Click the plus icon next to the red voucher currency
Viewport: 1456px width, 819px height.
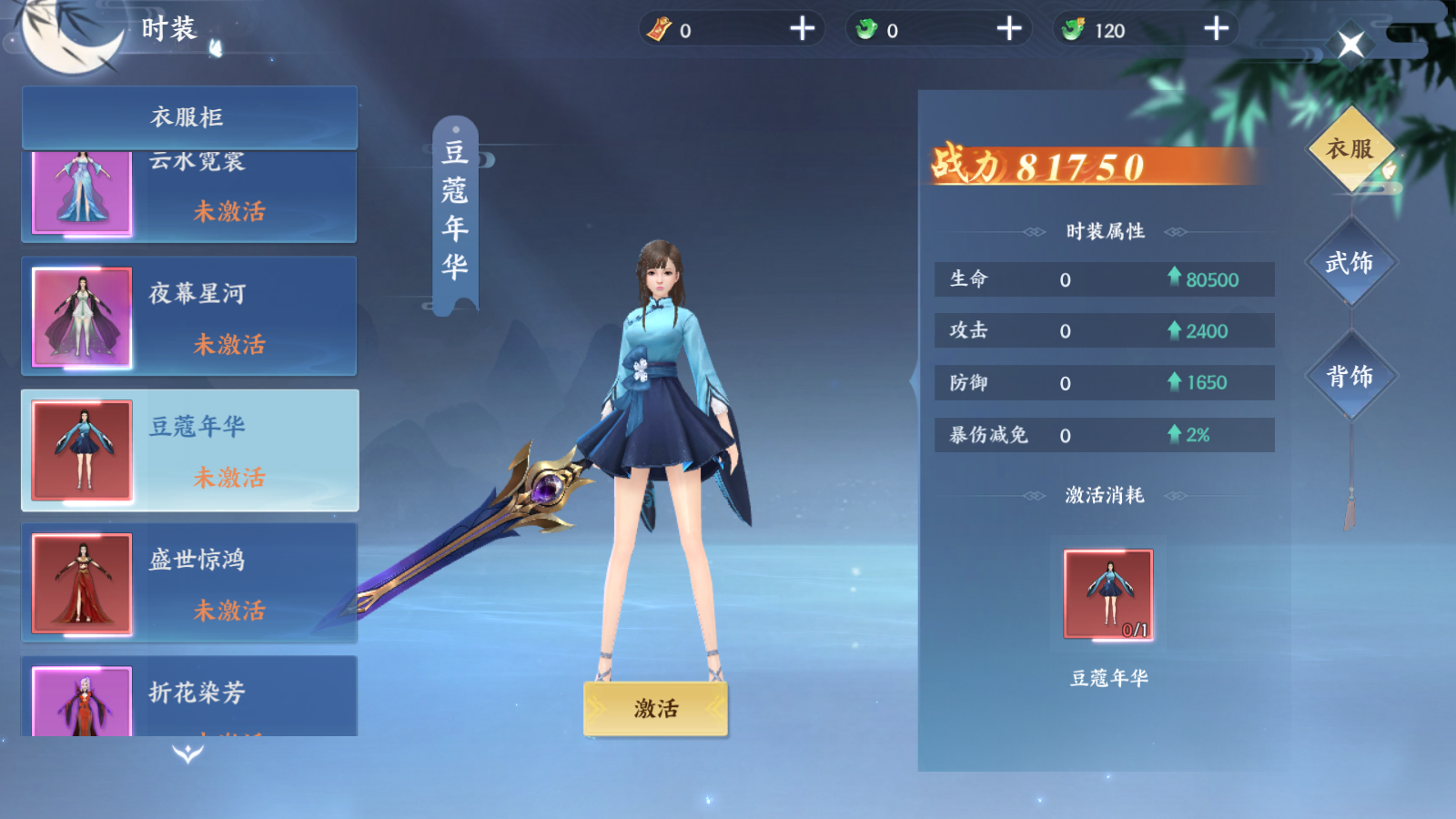800,30
